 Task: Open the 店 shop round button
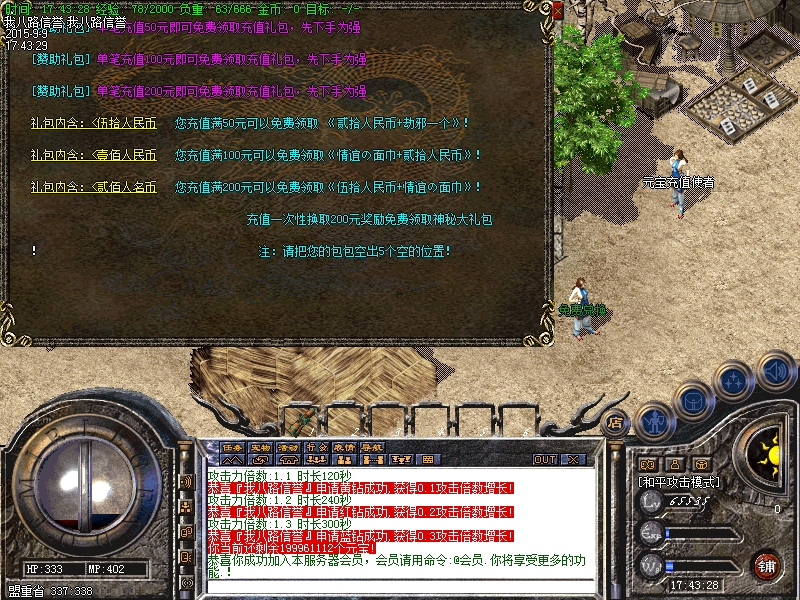point(616,422)
